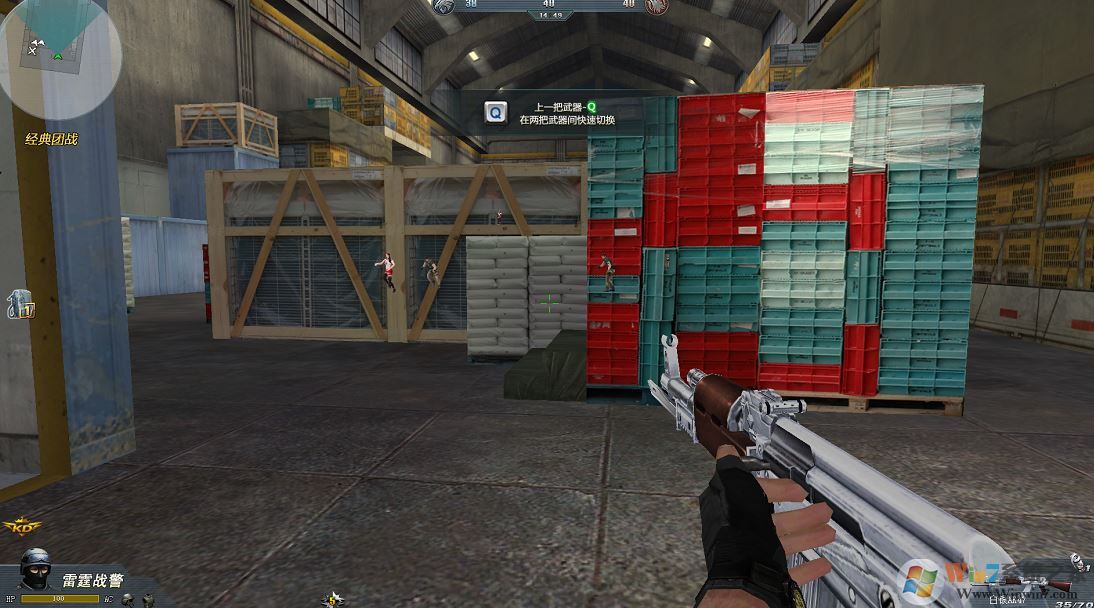The width and height of the screenshot is (1094, 608).
Task: Click the backpack icon showing 17
Action: (20, 305)
